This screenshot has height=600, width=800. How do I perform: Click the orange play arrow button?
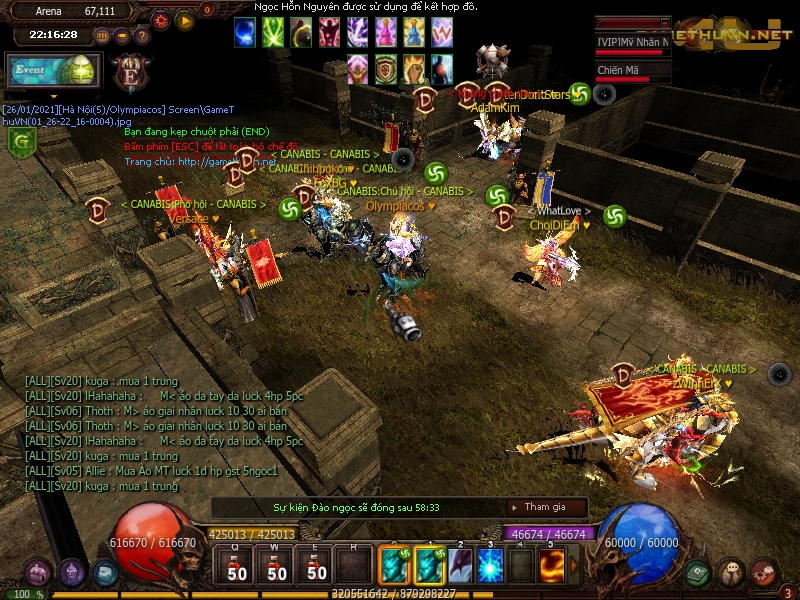click(x=185, y=20)
